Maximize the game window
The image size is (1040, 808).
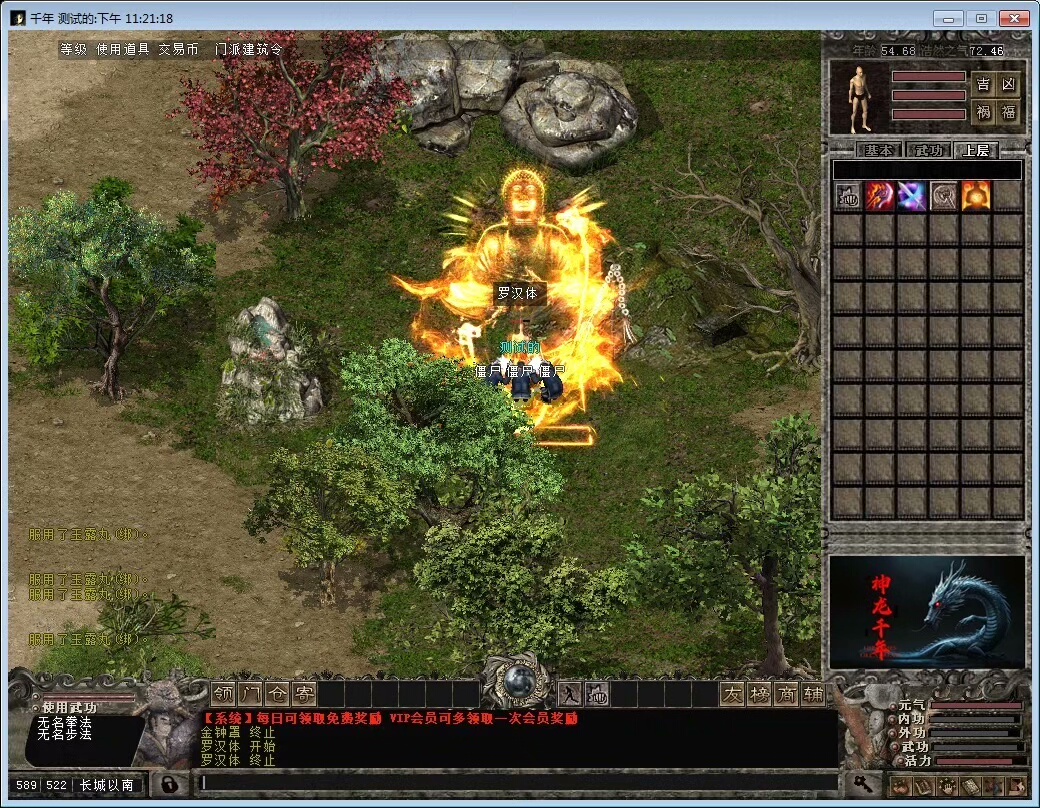pos(981,18)
